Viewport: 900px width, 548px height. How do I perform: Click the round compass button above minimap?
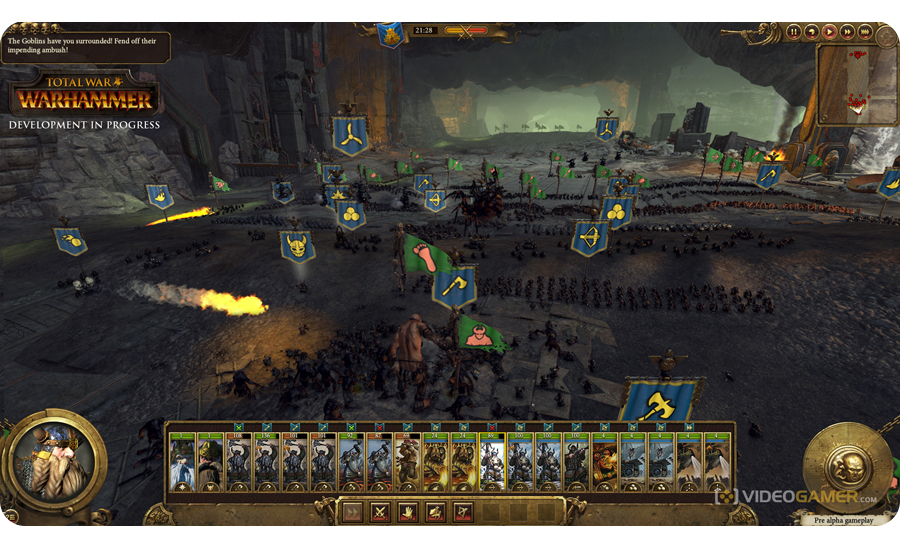click(x=885, y=36)
